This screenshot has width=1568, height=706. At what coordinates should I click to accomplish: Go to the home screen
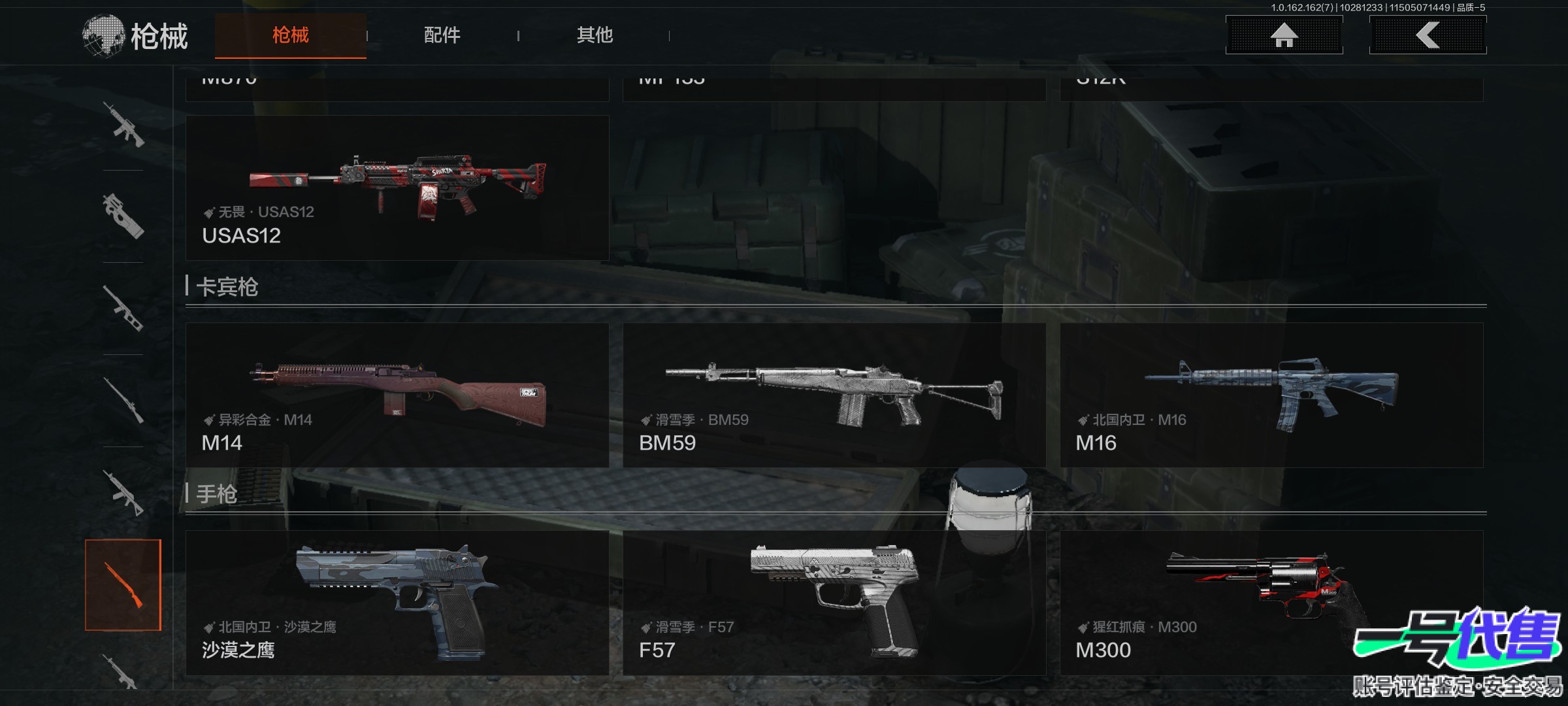tap(1284, 35)
